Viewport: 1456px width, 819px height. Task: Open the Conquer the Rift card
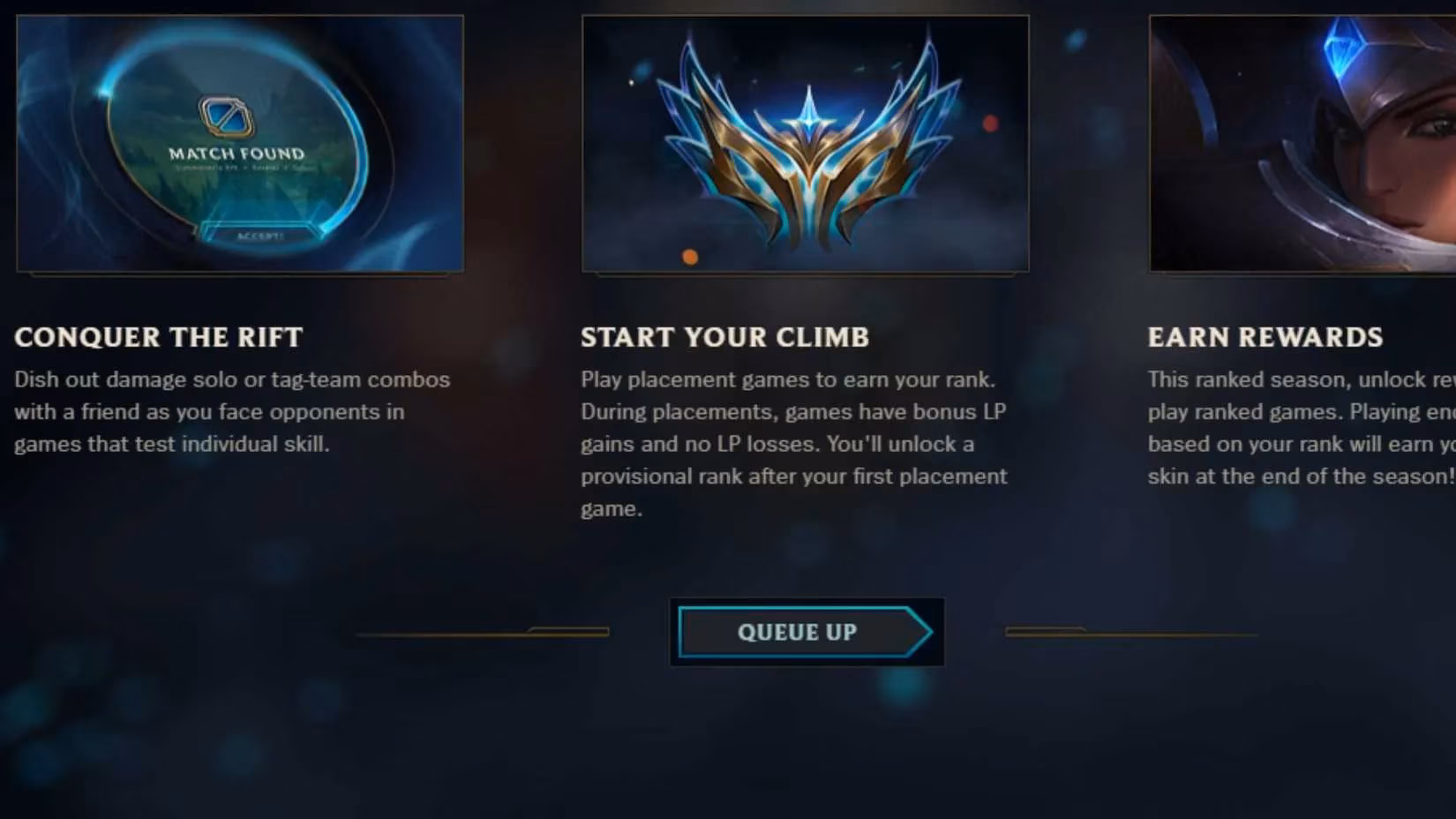[238, 141]
